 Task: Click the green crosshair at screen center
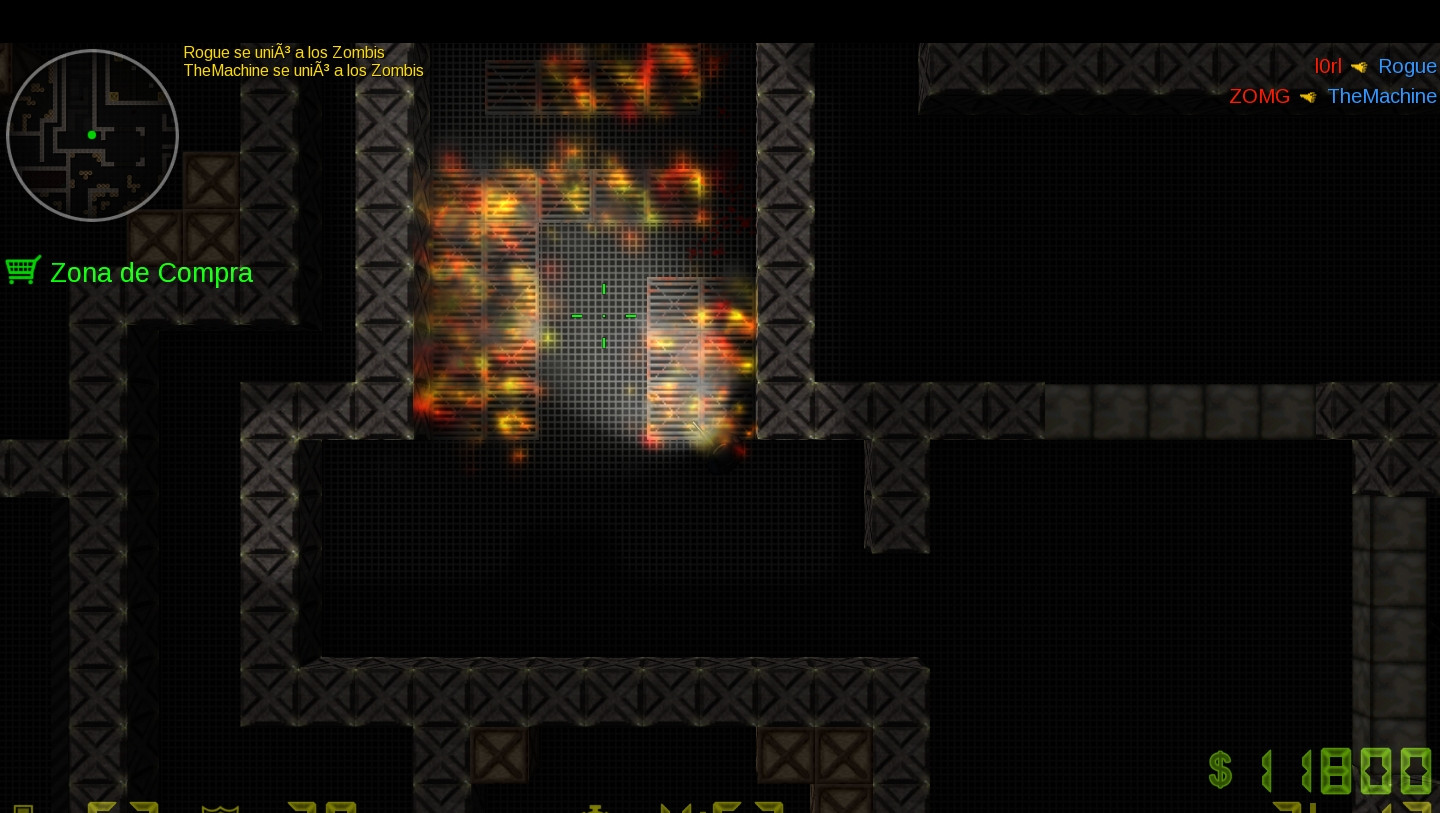(x=604, y=316)
